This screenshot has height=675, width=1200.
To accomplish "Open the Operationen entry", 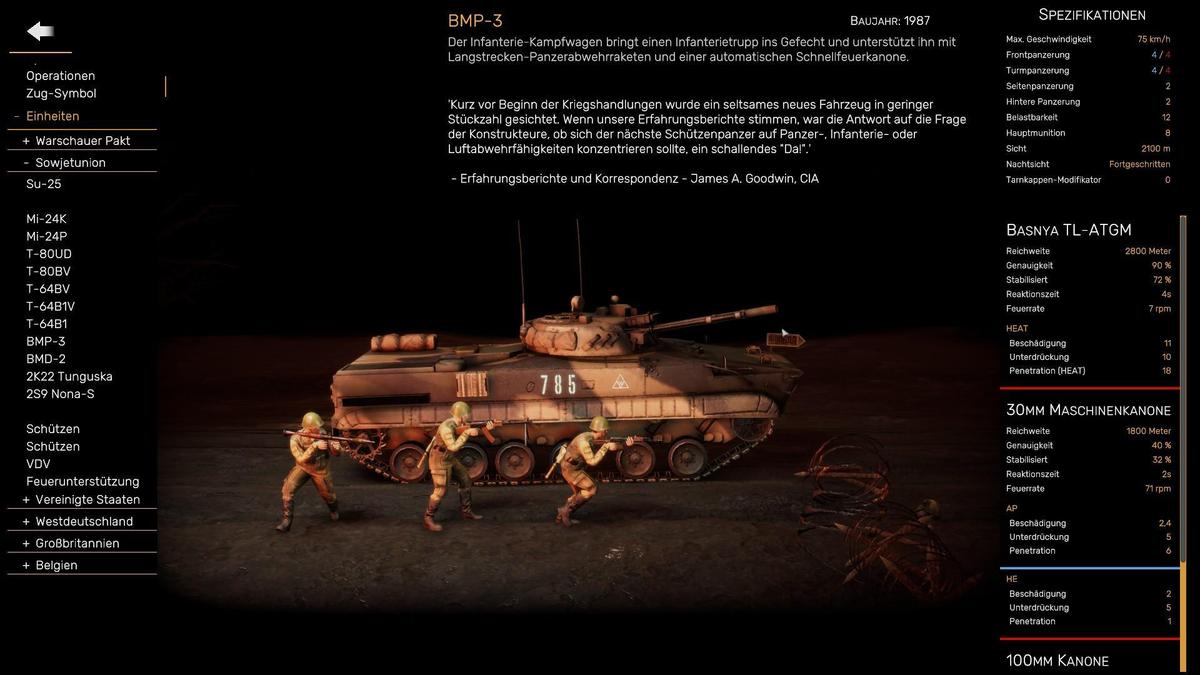I will [x=61, y=76].
